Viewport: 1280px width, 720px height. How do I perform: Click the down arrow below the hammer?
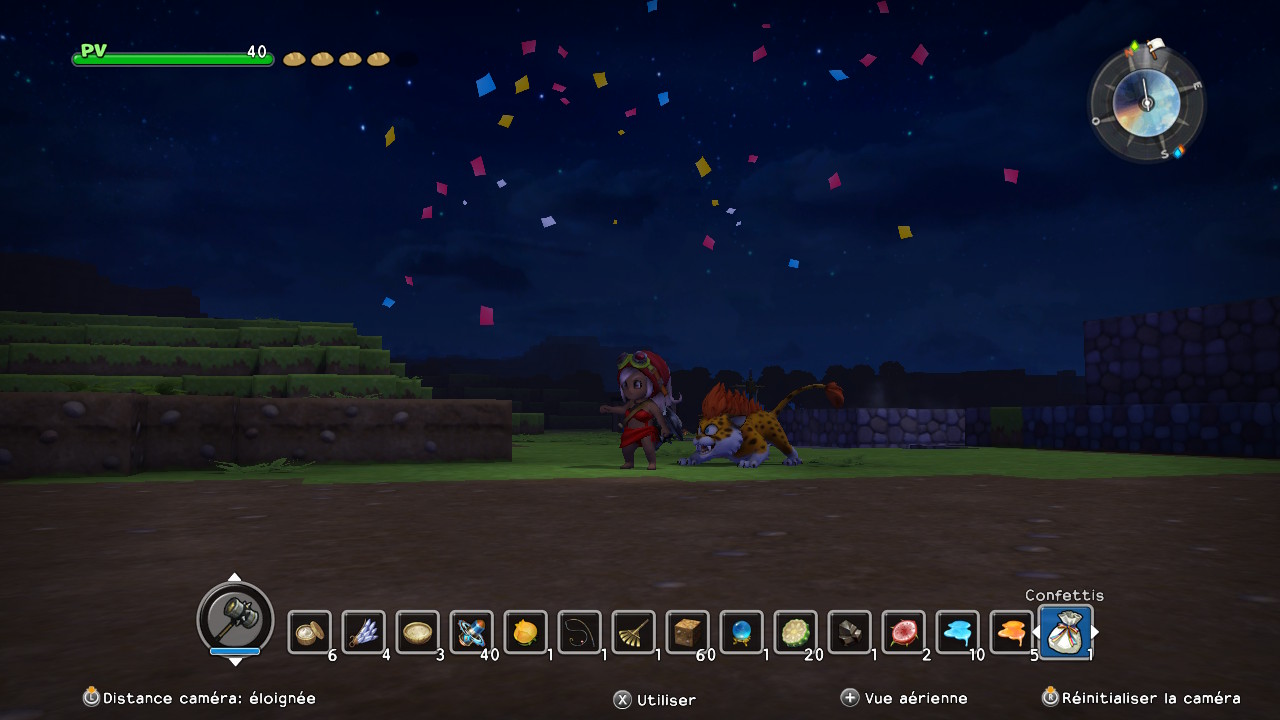pyautogui.click(x=234, y=661)
